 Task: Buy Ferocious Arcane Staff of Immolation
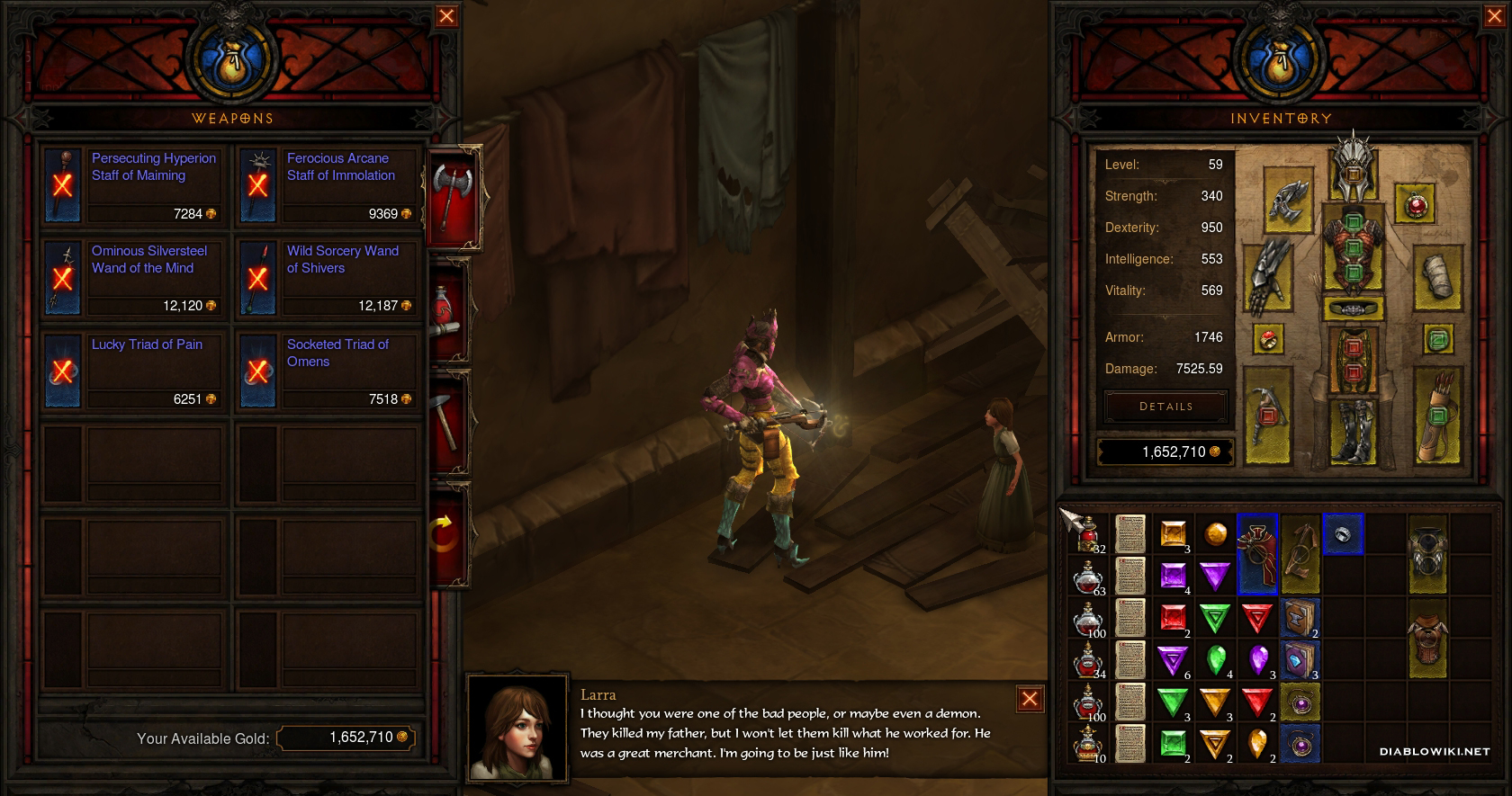327,185
